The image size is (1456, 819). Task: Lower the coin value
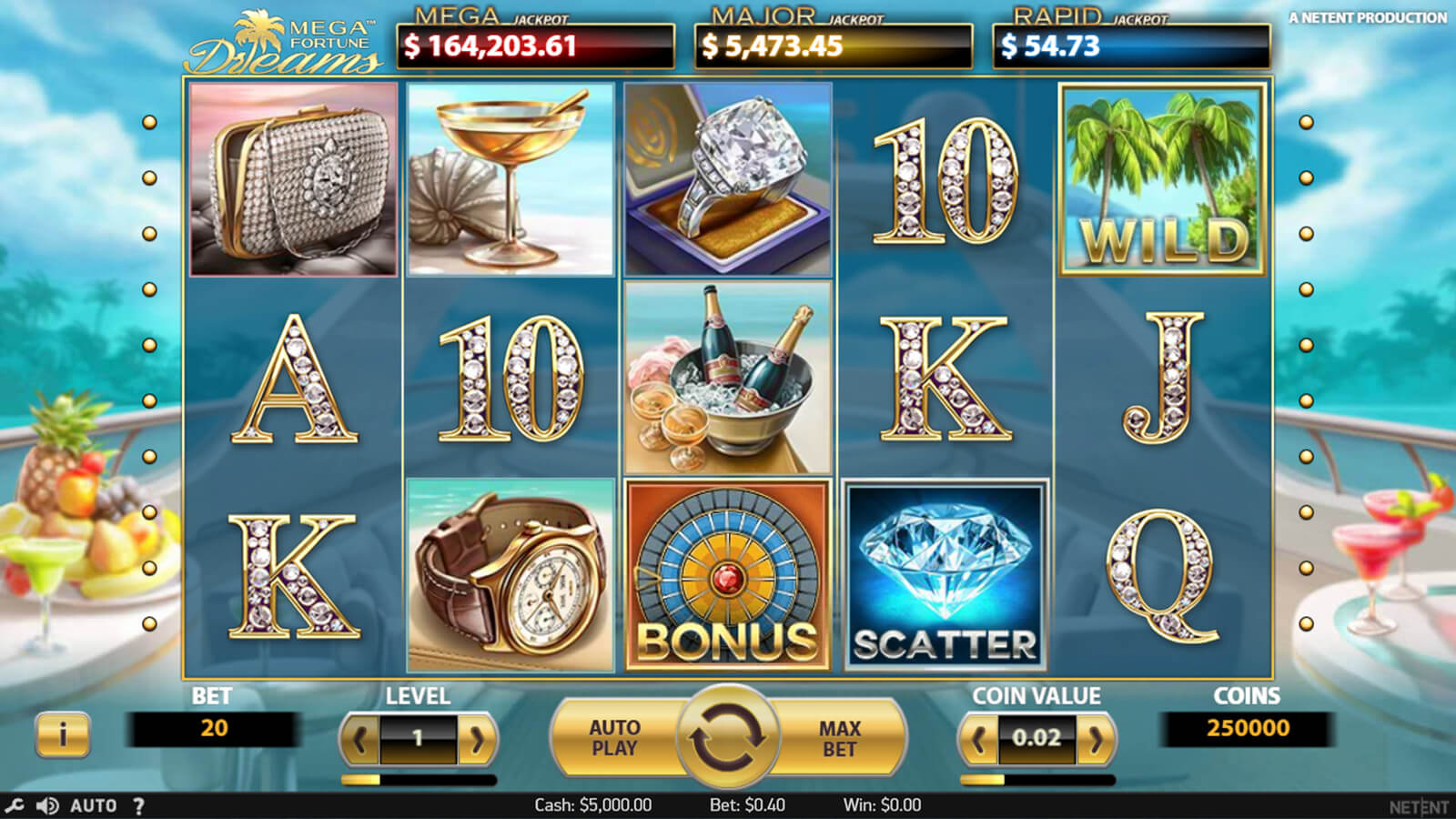click(978, 739)
